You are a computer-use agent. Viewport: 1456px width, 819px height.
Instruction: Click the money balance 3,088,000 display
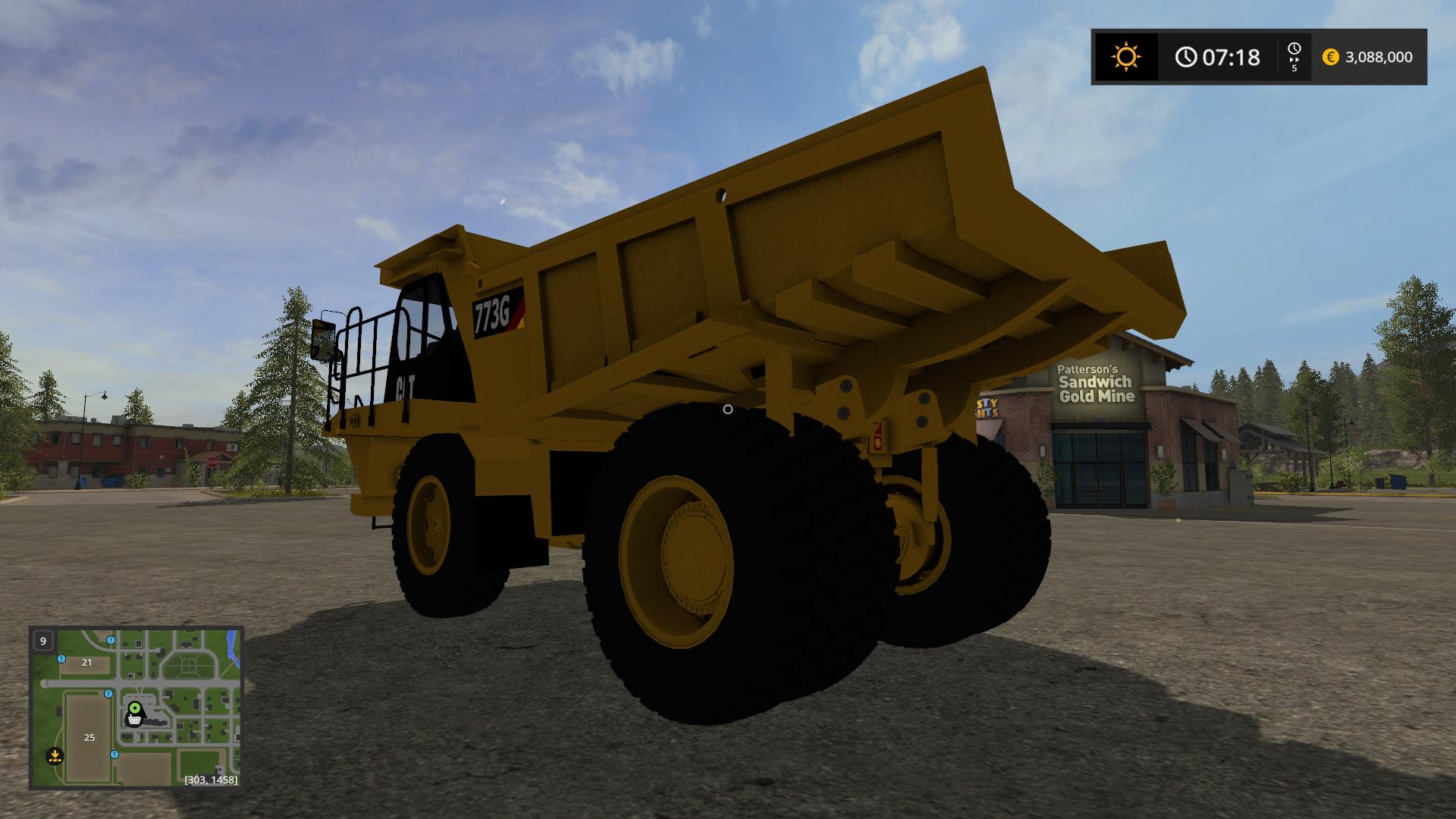coord(1380,57)
